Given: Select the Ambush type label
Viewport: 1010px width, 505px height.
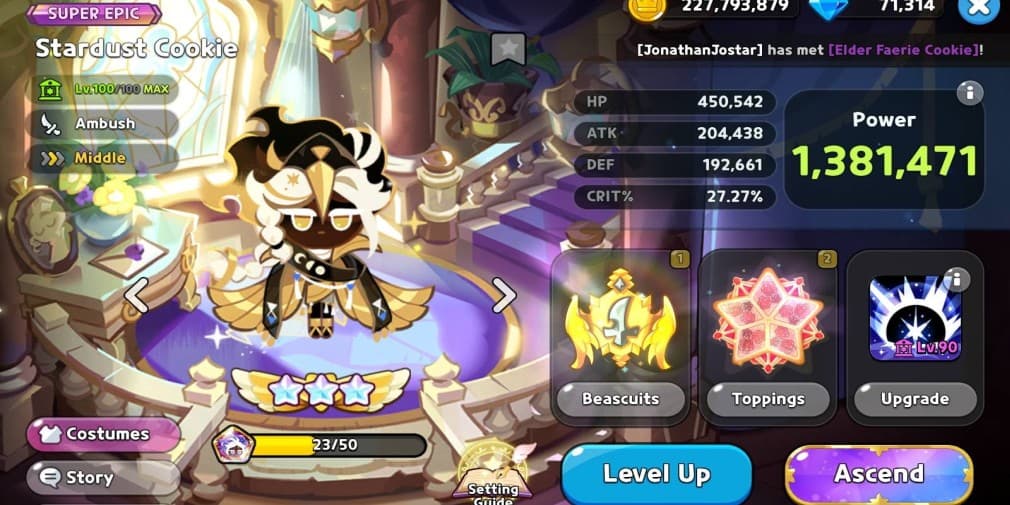Looking at the screenshot, I should [x=105, y=124].
